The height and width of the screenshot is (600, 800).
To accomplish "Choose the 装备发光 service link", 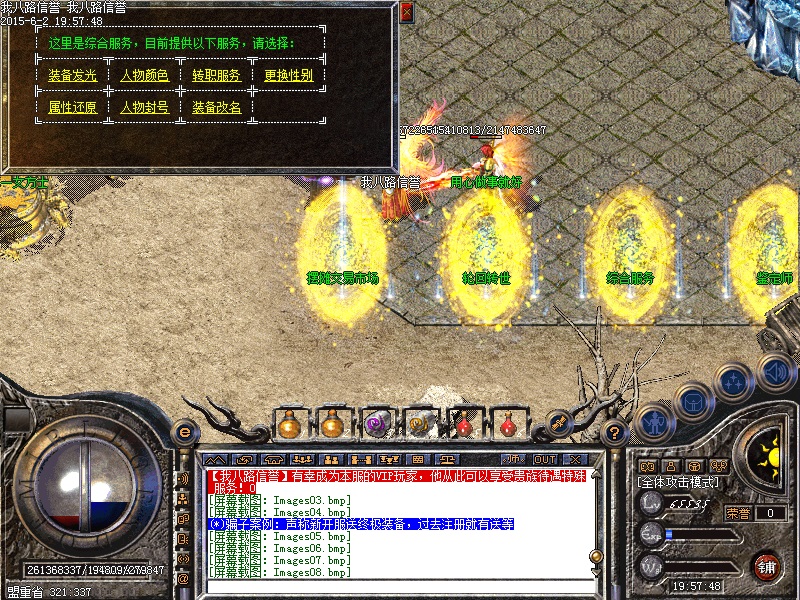I will coord(73,76).
